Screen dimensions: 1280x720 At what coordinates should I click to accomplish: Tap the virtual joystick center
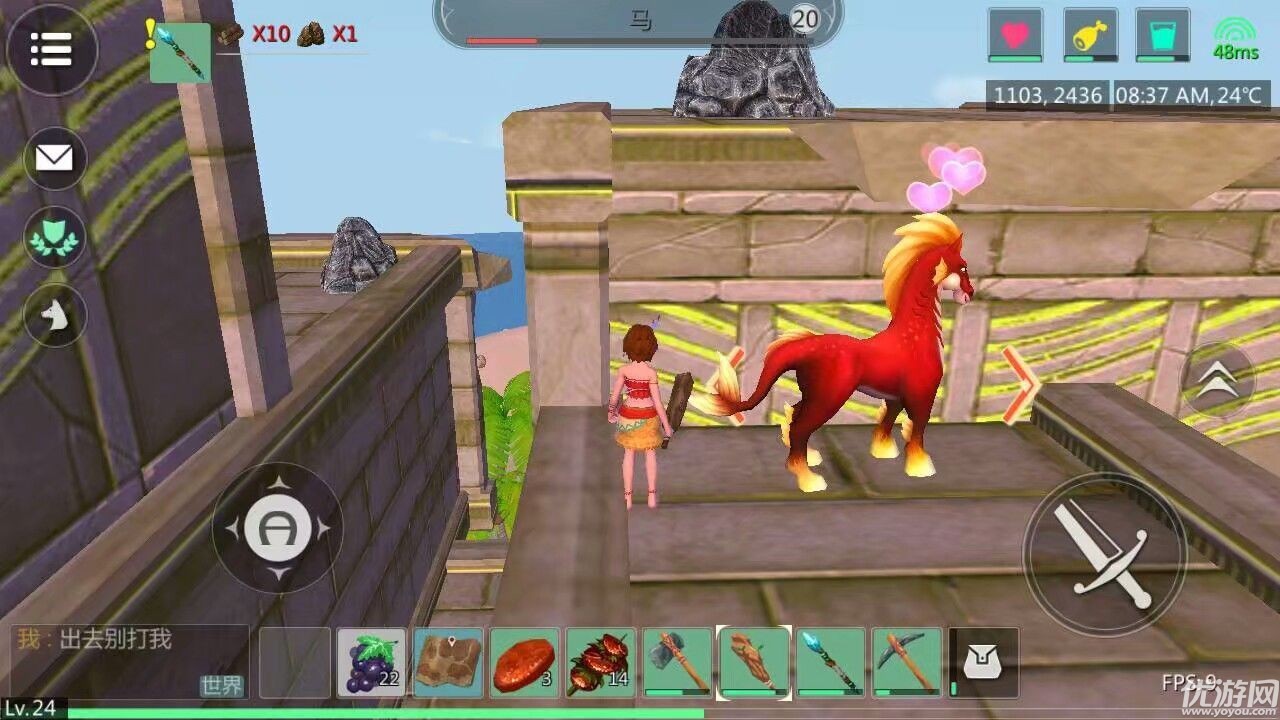pyautogui.click(x=277, y=527)
